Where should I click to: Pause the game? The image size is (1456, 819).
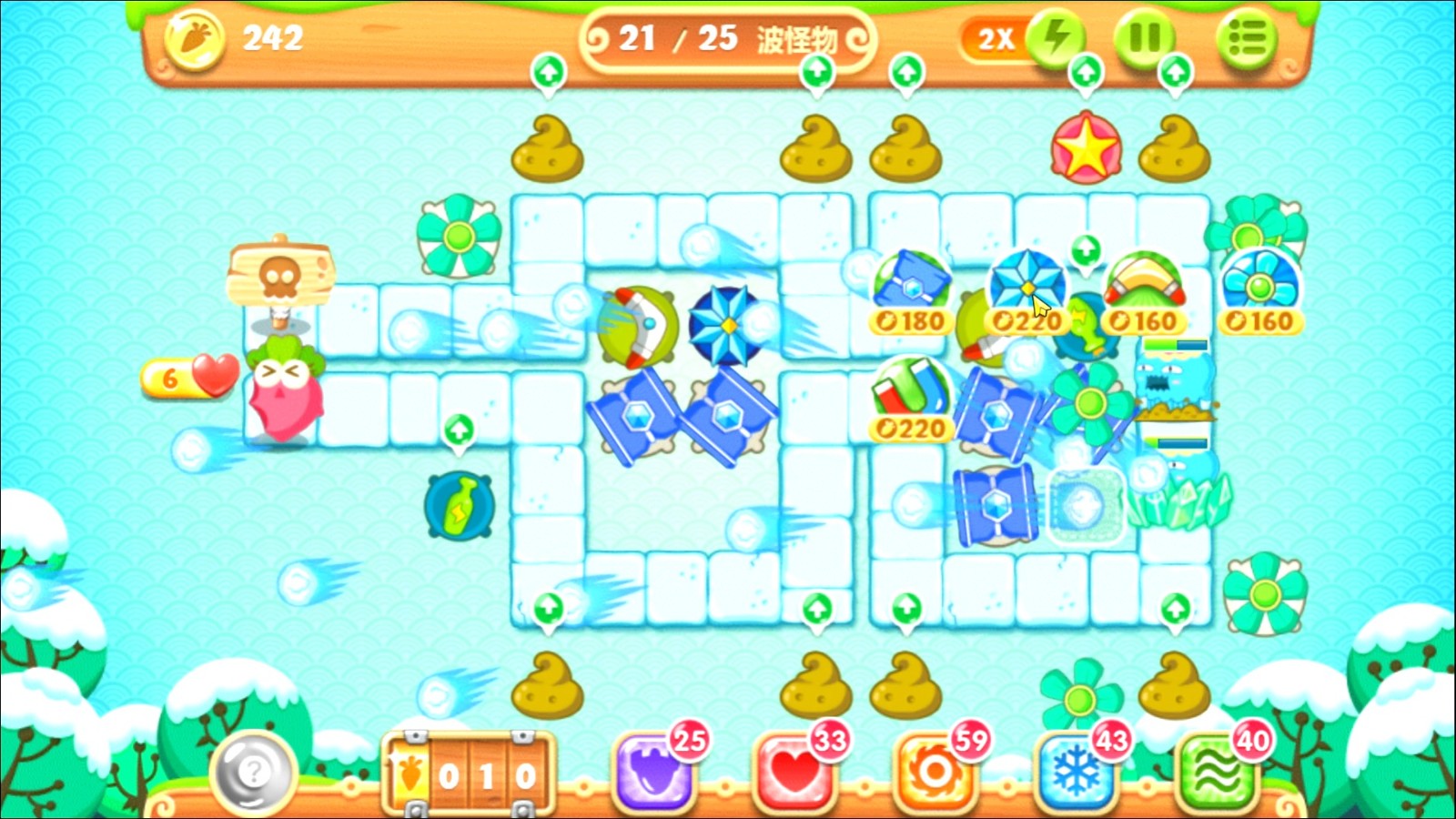pyautogui.click(x=1144, y=38)
